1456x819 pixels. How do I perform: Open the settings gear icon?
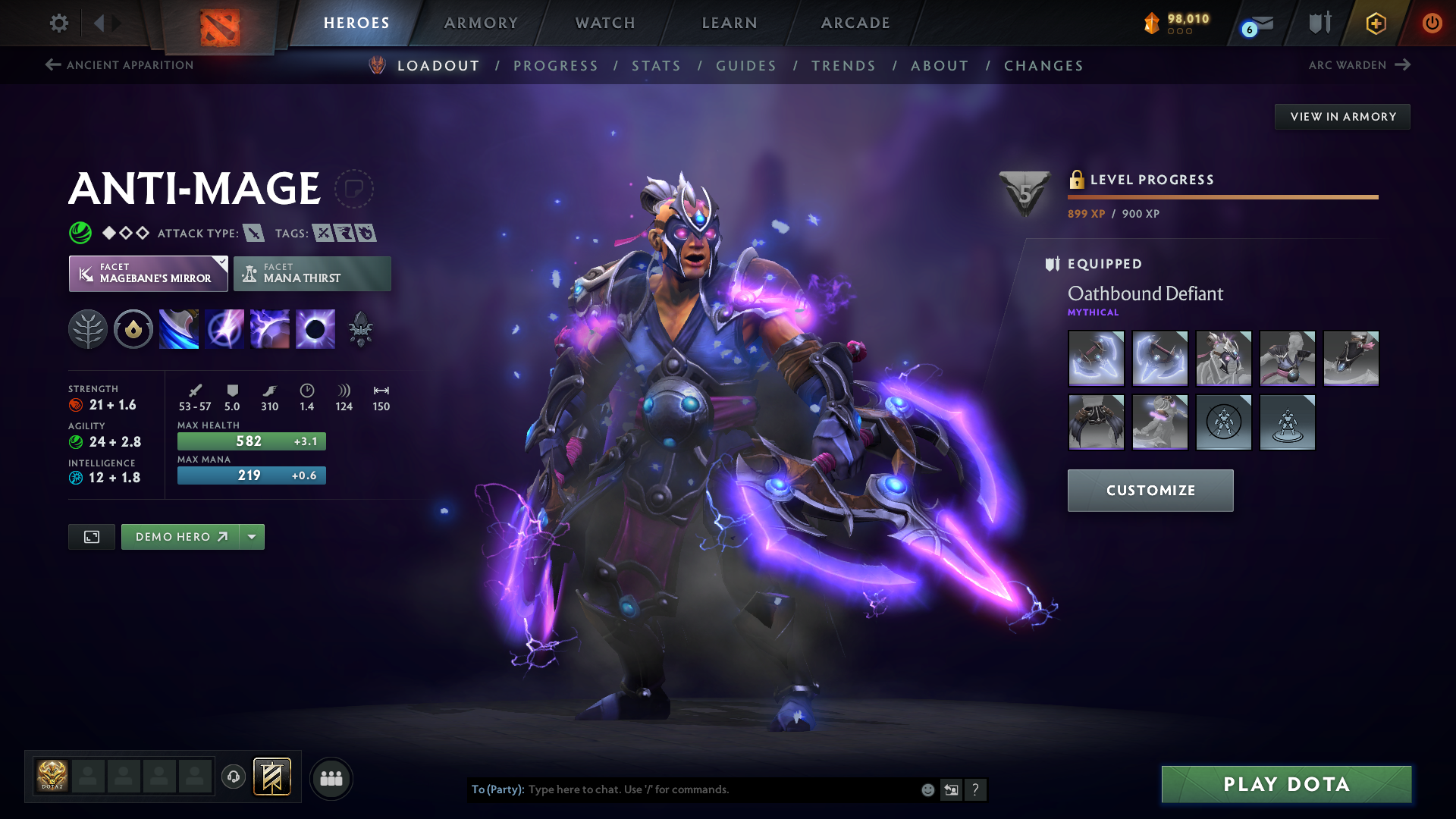(x=58, y=23)
